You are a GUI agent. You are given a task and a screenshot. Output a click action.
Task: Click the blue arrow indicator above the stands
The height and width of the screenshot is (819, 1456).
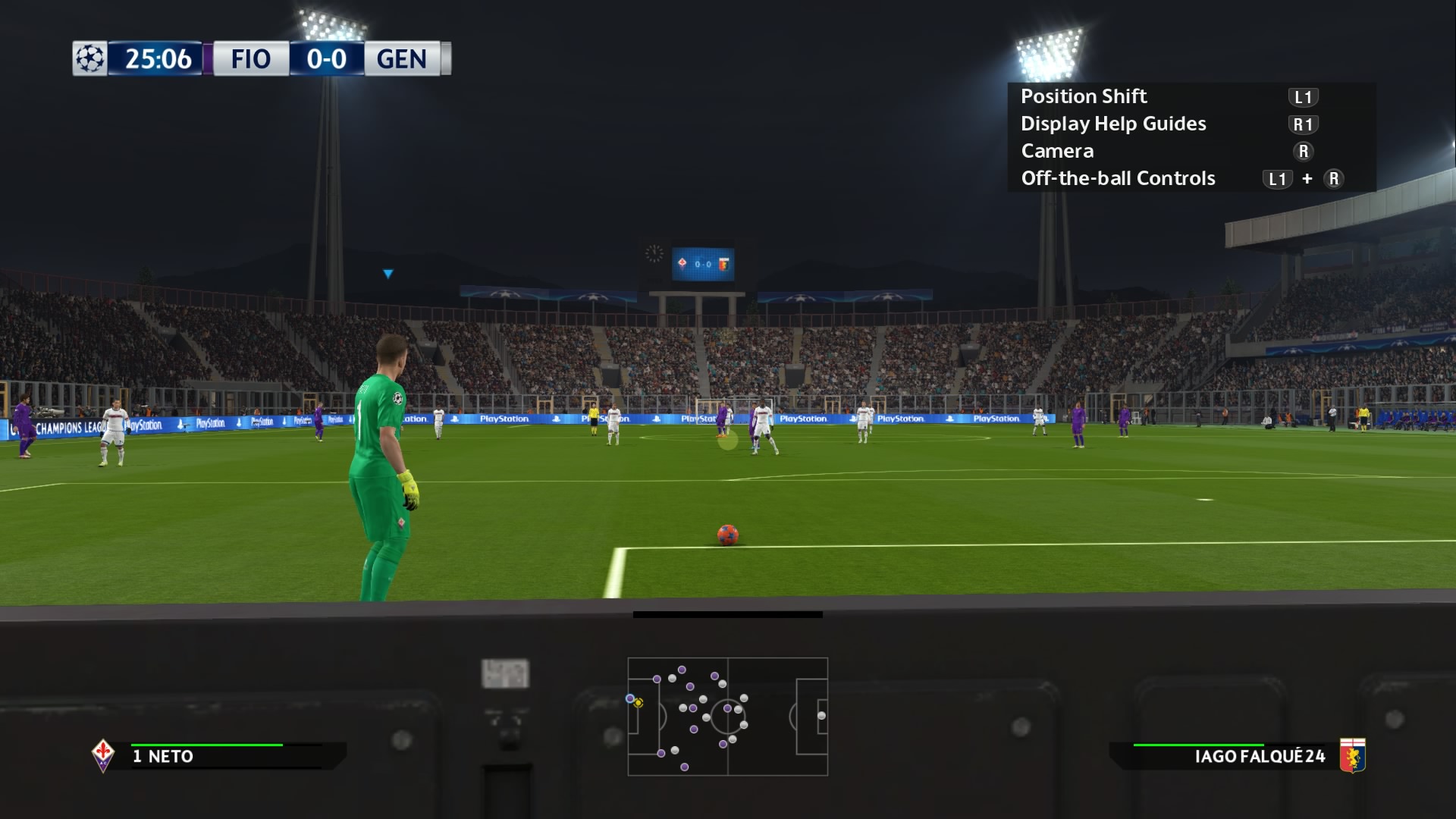[x=387, y=273]
